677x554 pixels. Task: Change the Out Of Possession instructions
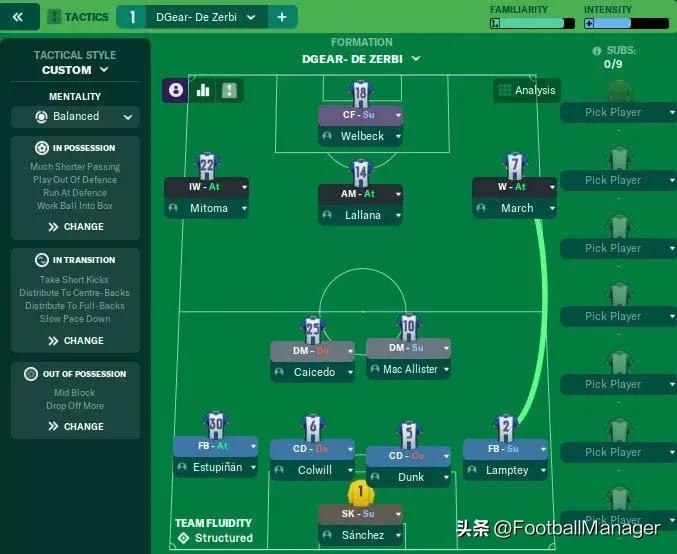pos(75,427)
